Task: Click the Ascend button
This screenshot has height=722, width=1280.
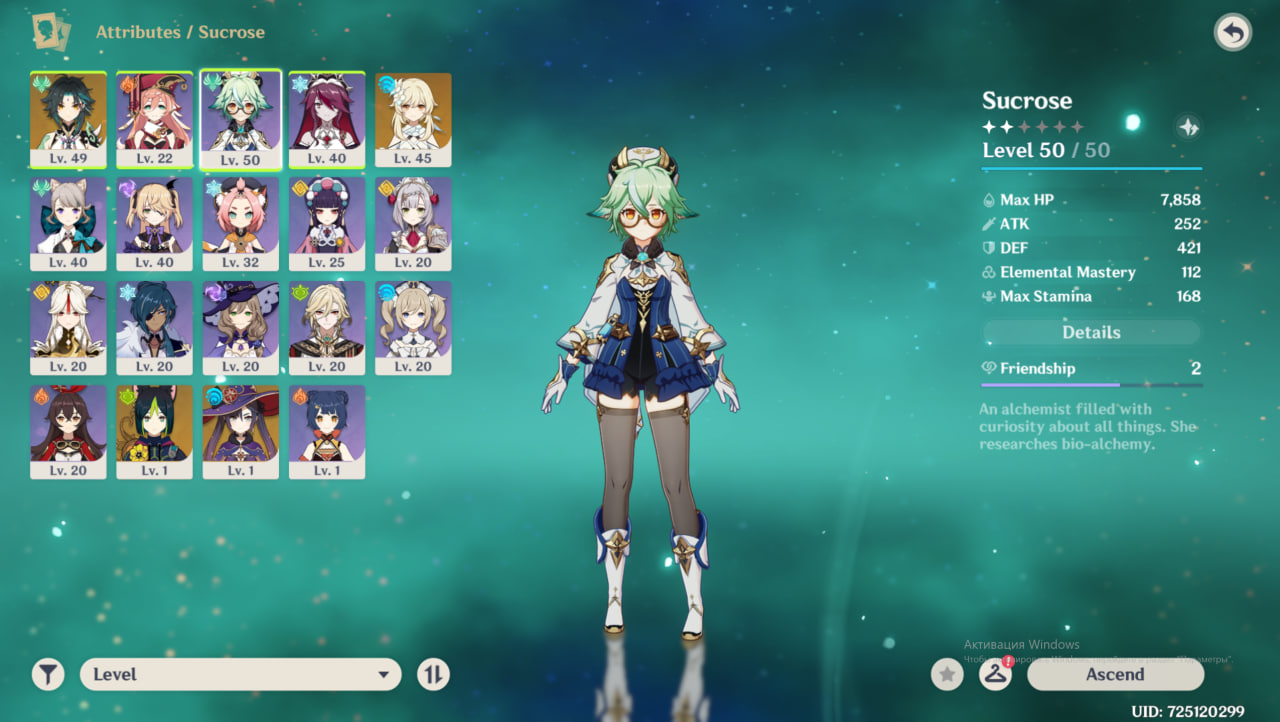Action: 1115,674
